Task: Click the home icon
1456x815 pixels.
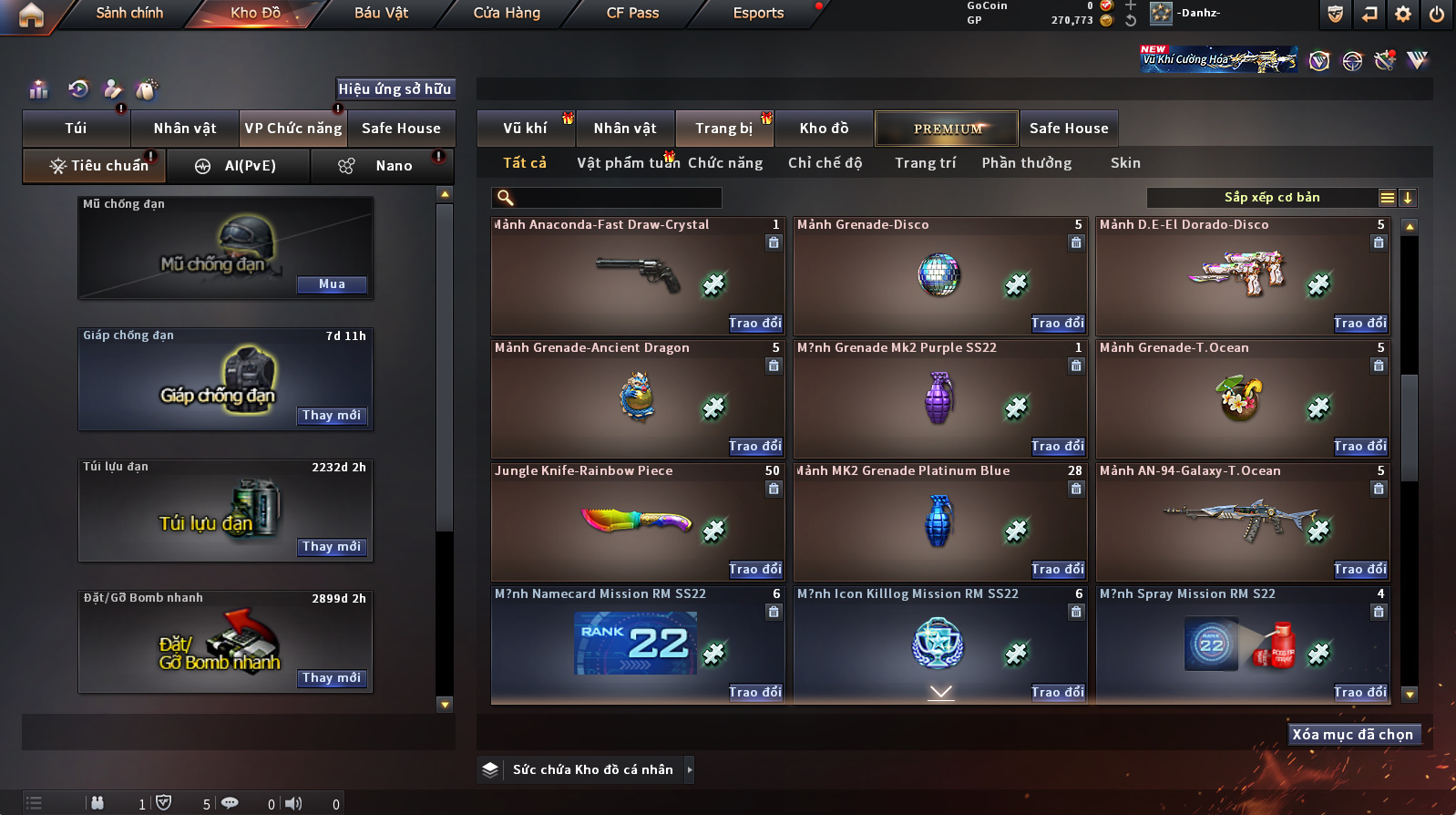Action: 31,15
